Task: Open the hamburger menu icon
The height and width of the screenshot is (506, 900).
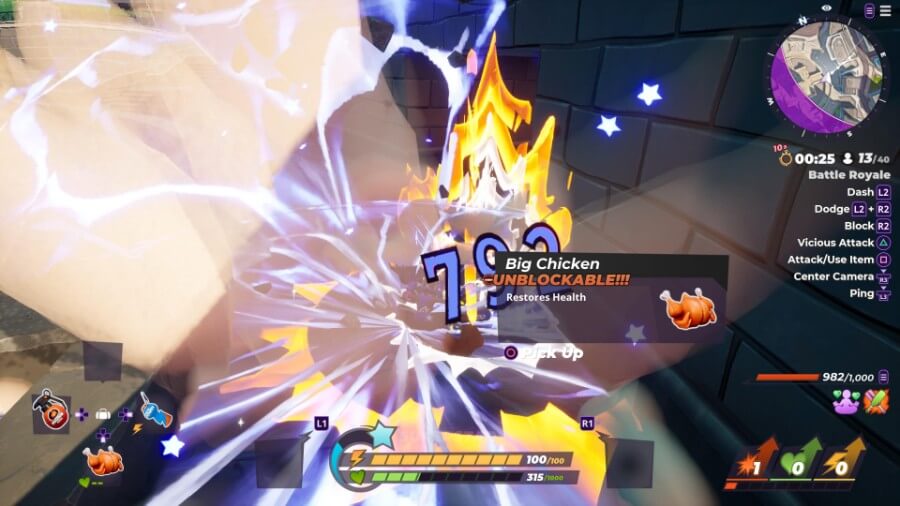Action: [885, 11]
